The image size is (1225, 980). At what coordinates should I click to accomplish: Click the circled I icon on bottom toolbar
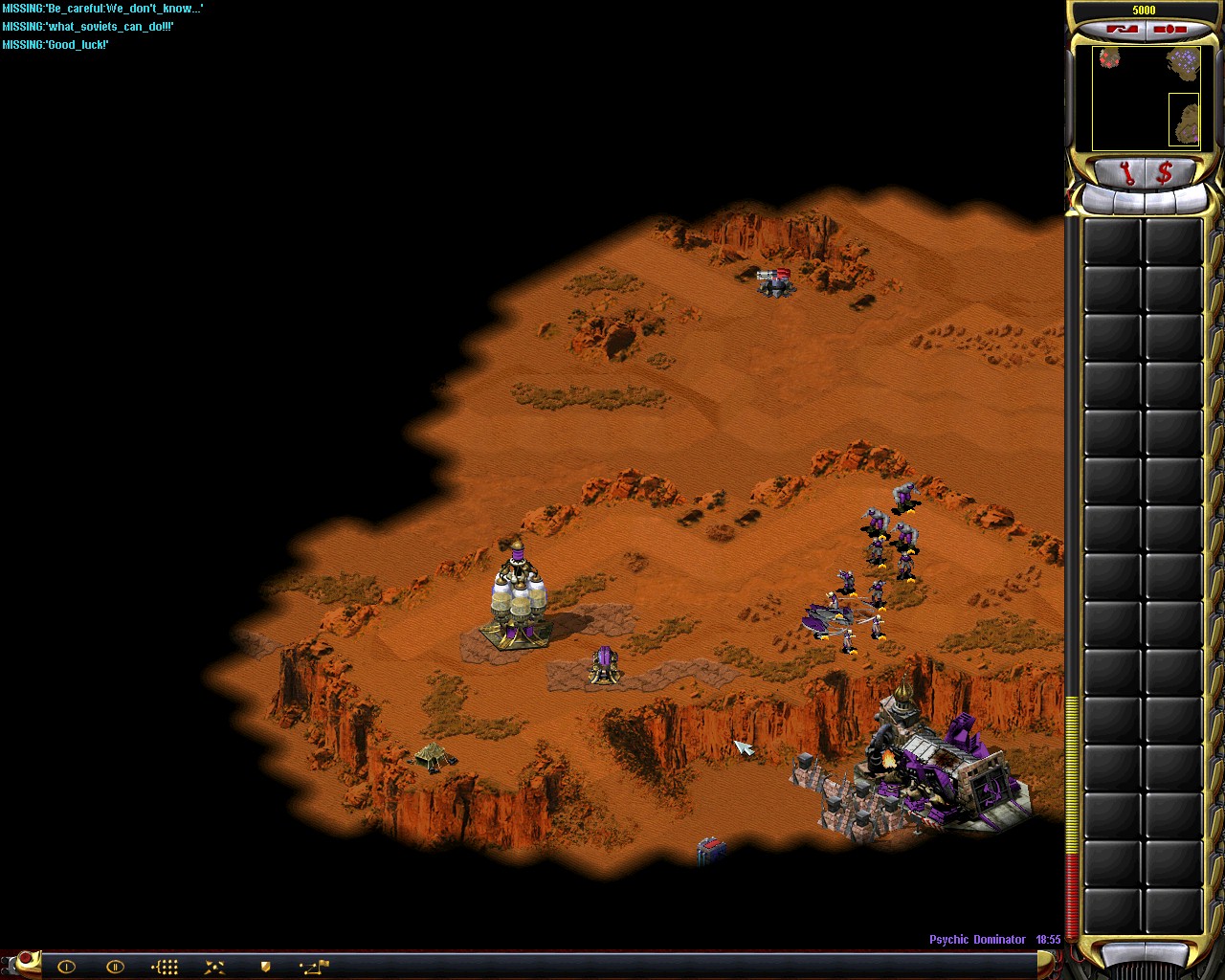[x=66, y=967]
